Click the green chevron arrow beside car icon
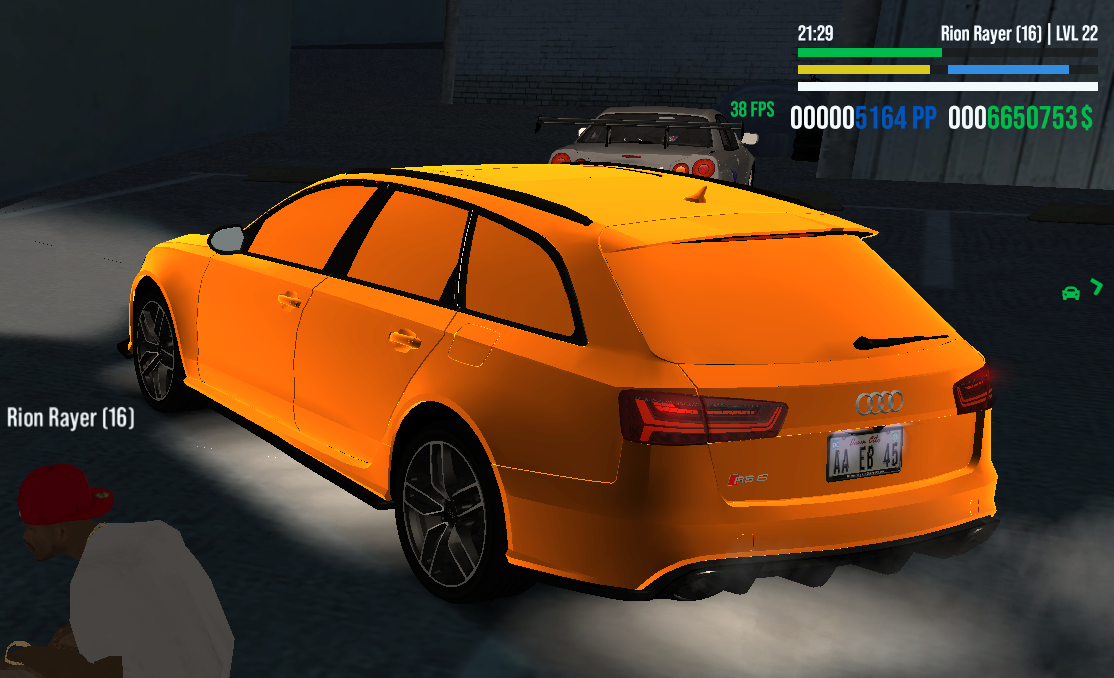This screenshot has width=1114, height=678. (x=1097, y=288)
